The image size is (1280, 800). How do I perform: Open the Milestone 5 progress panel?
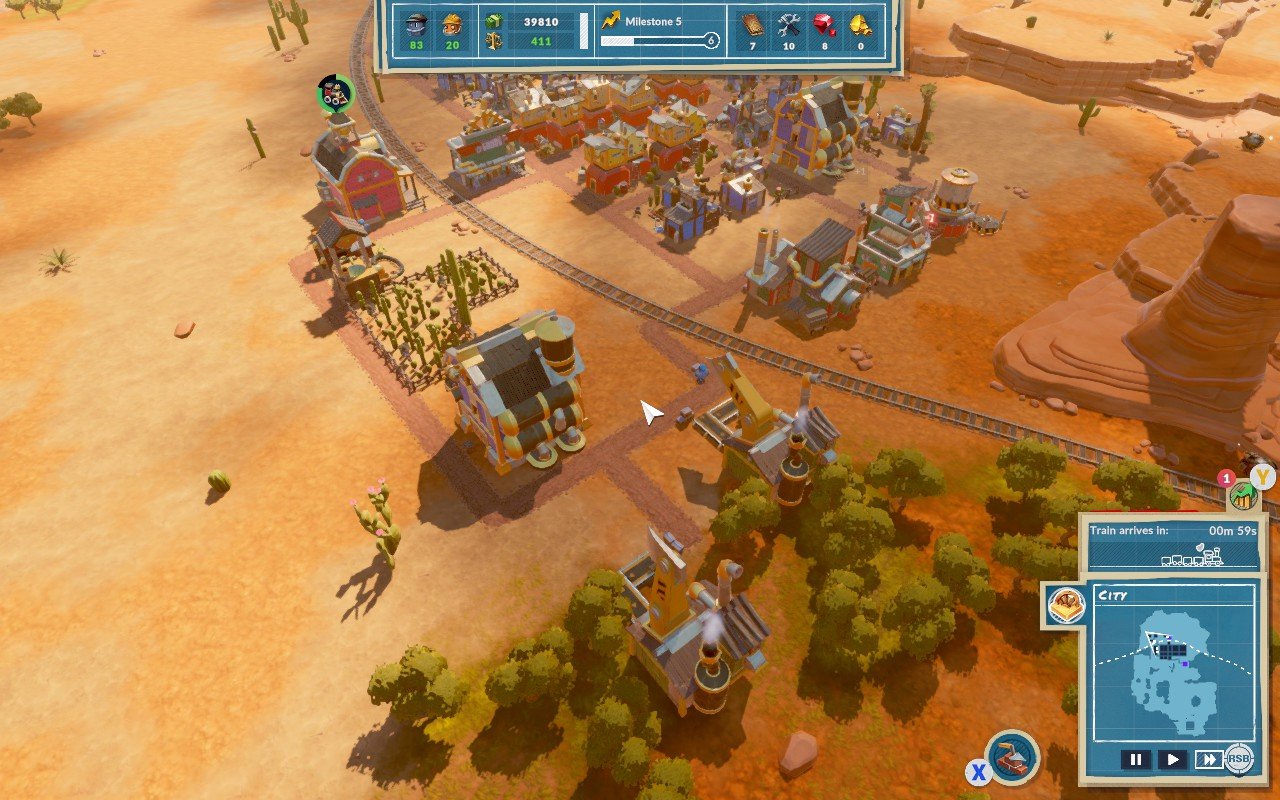click(x=657, y=30)
